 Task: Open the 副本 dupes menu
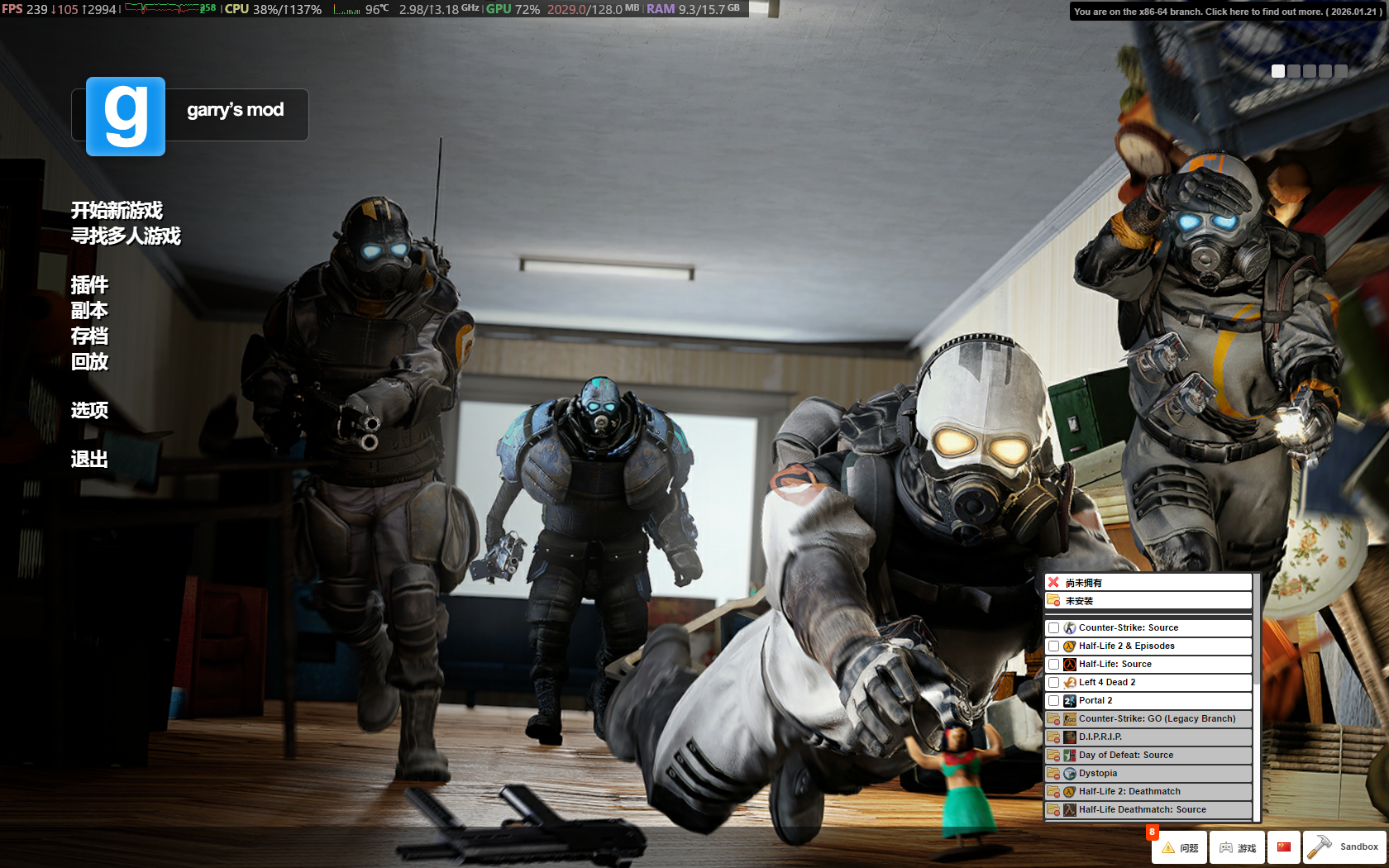click(89, 311)
